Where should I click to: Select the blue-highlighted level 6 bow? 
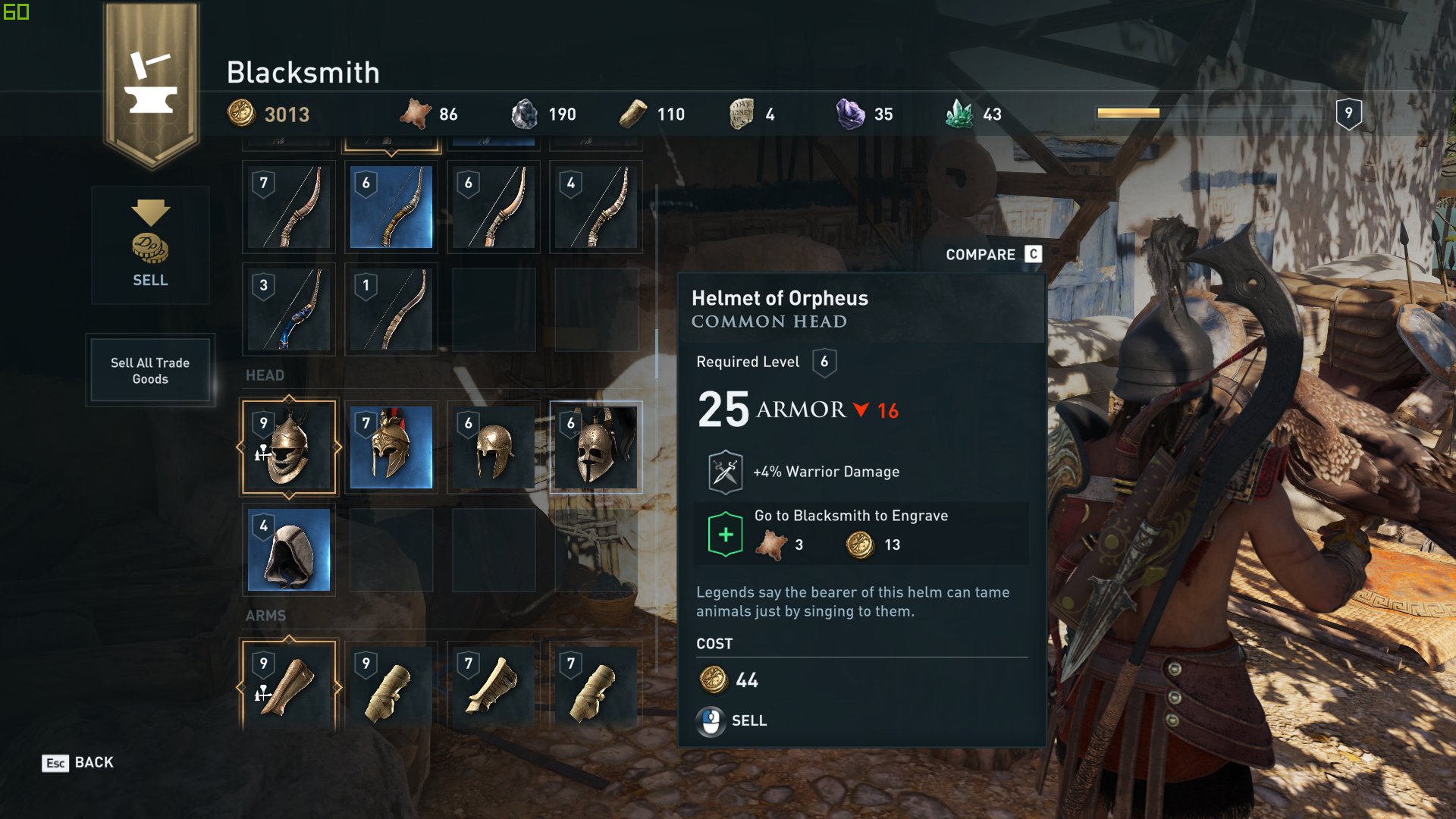tap(391, 207)
